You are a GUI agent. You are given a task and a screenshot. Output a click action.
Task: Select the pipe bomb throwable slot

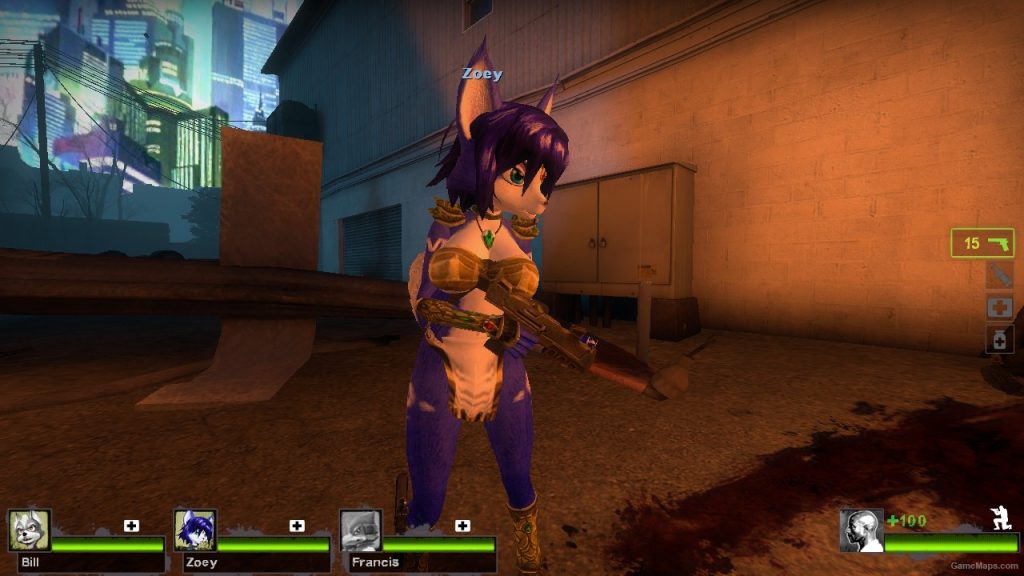tap(999, 275)
